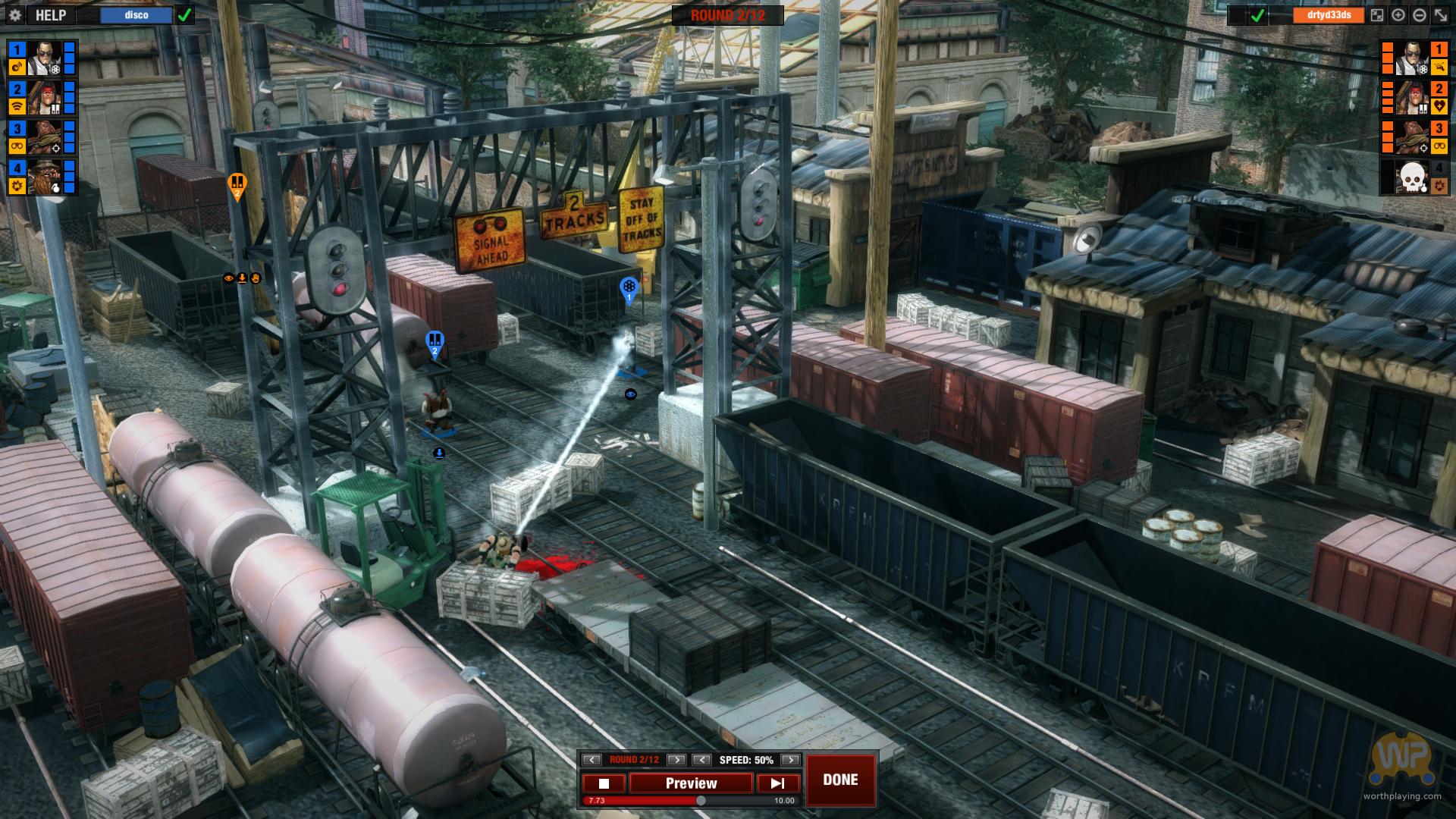Click the DONE button to end turn
The width and height of the screenshot is (1456, 819).
pos(840,780)
